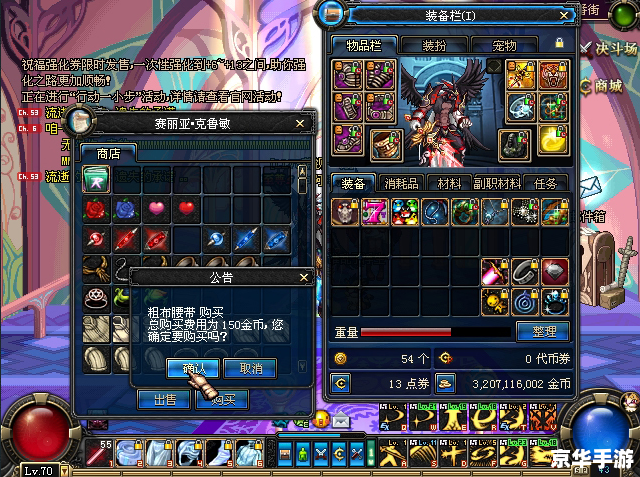Click the 出售 sell button

pos(164,399)
